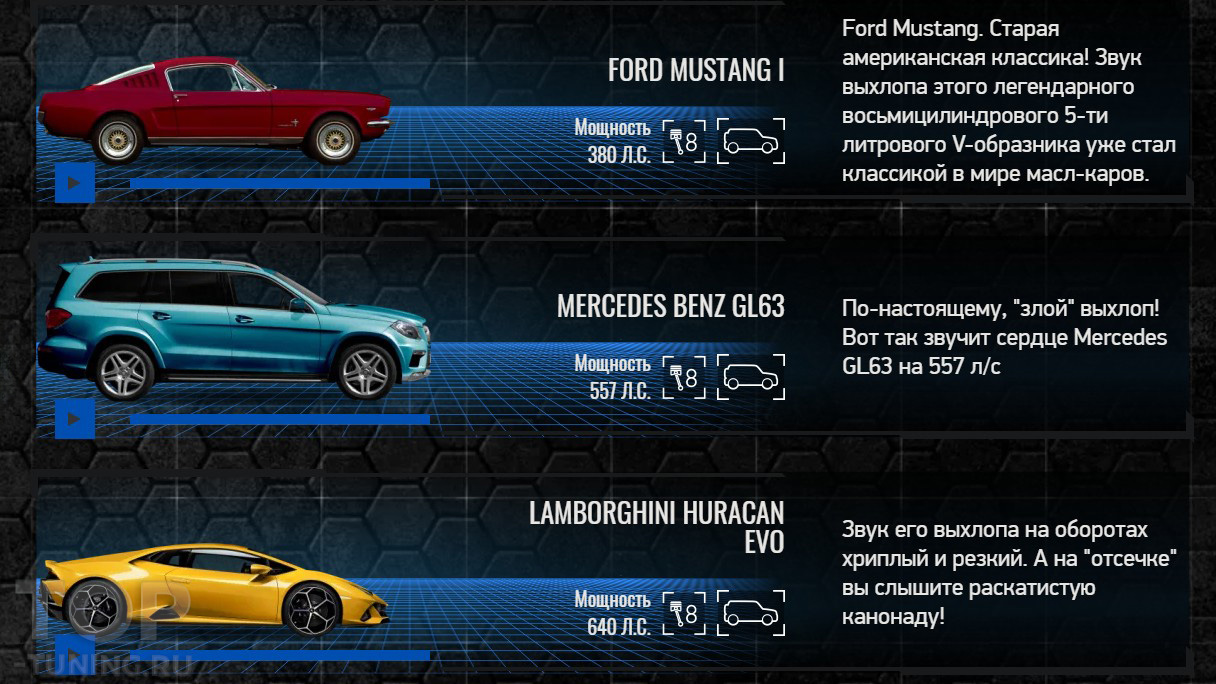Viewport: 1216px width, 684px height.
Task: Select the teal Mercedes GL63 car image
Action: 233,329
